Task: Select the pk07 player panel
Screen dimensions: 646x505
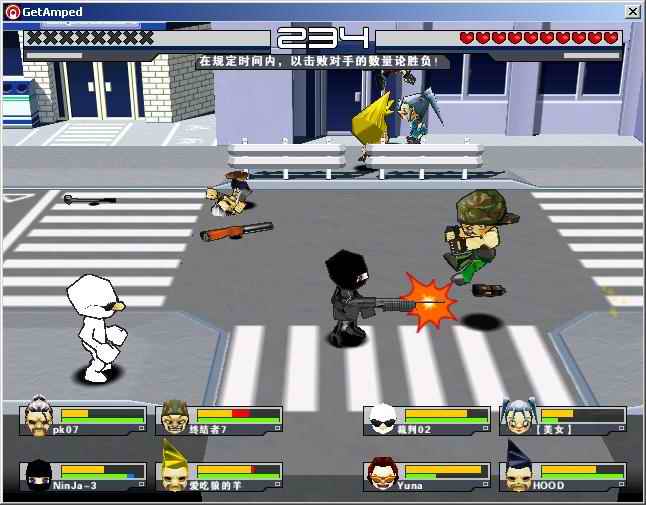Action: (82, 420)
